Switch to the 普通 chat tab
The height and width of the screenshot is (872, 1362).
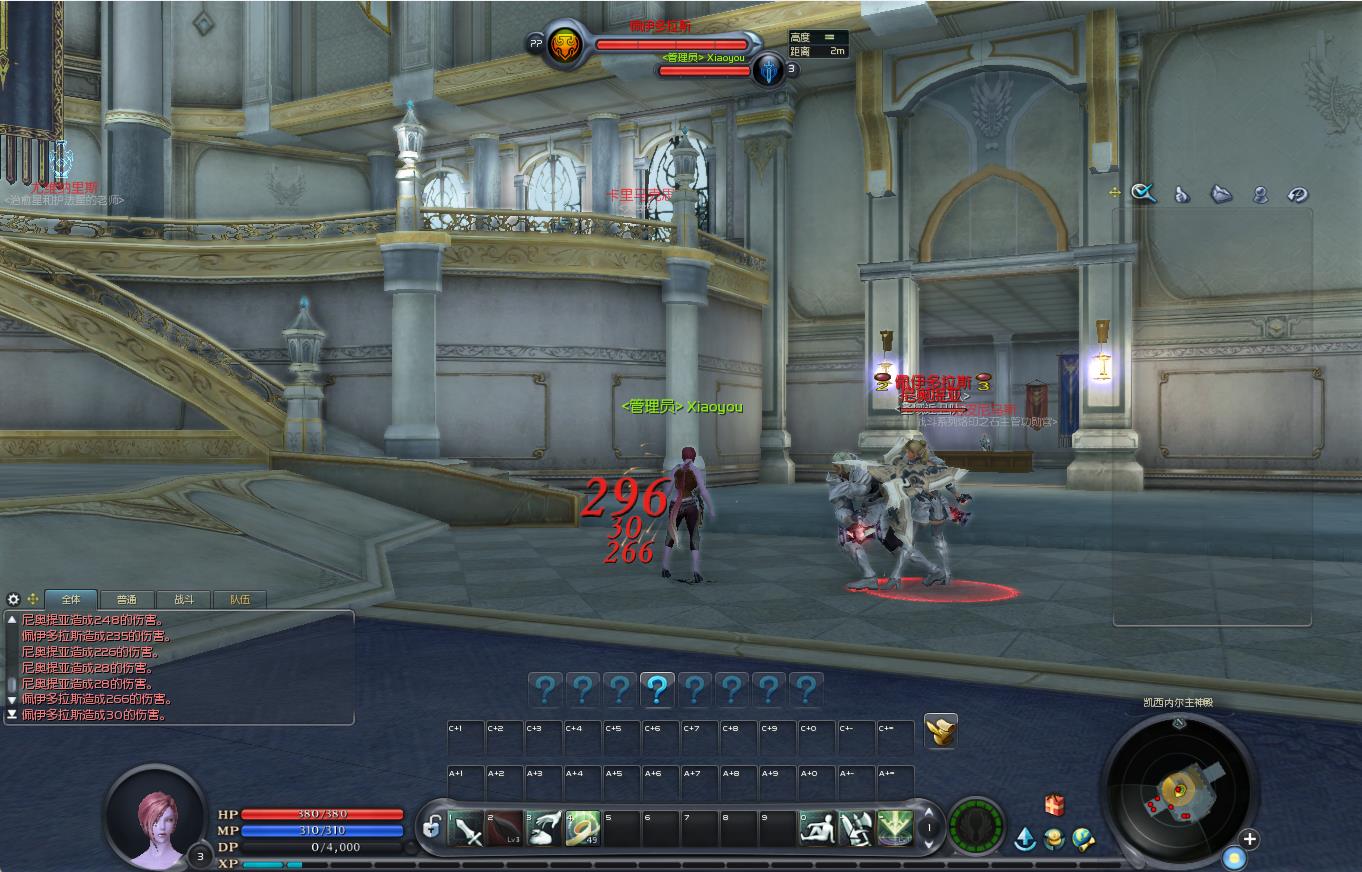[x=126, y=599]
